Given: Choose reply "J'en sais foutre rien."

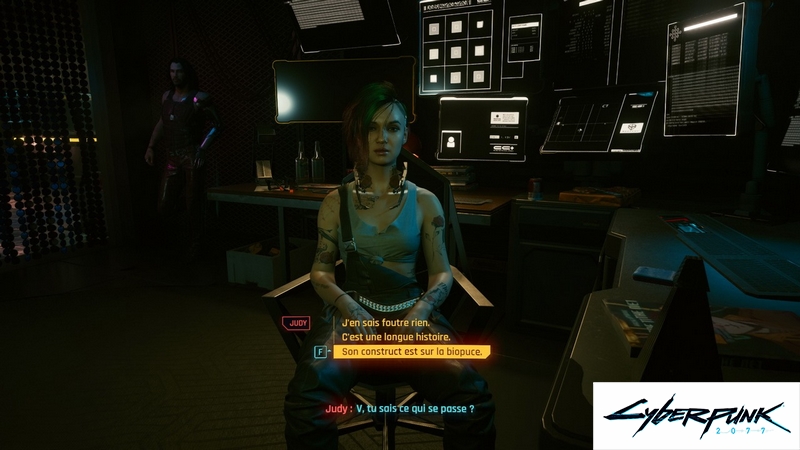Looking at the screenshot, I should pyautogui.click(x=385, y=323).
